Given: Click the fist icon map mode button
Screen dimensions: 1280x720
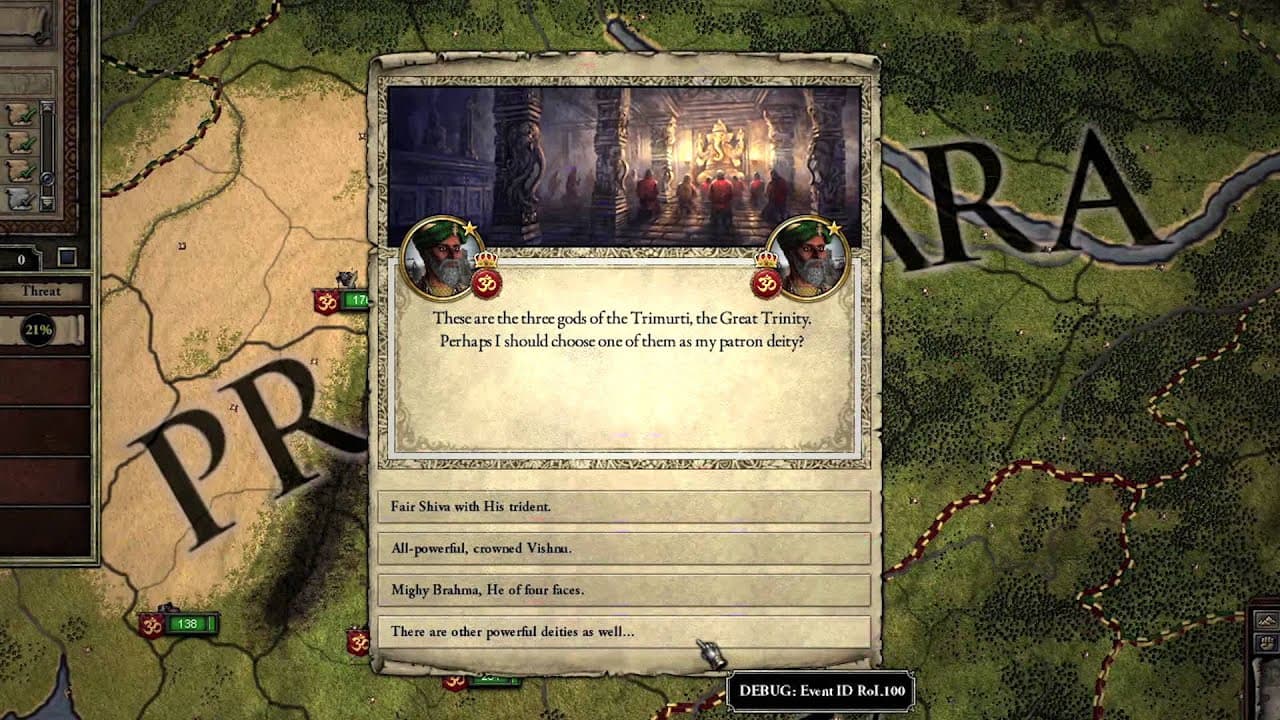Looking at the screenshot, I should pos(1266,641).
